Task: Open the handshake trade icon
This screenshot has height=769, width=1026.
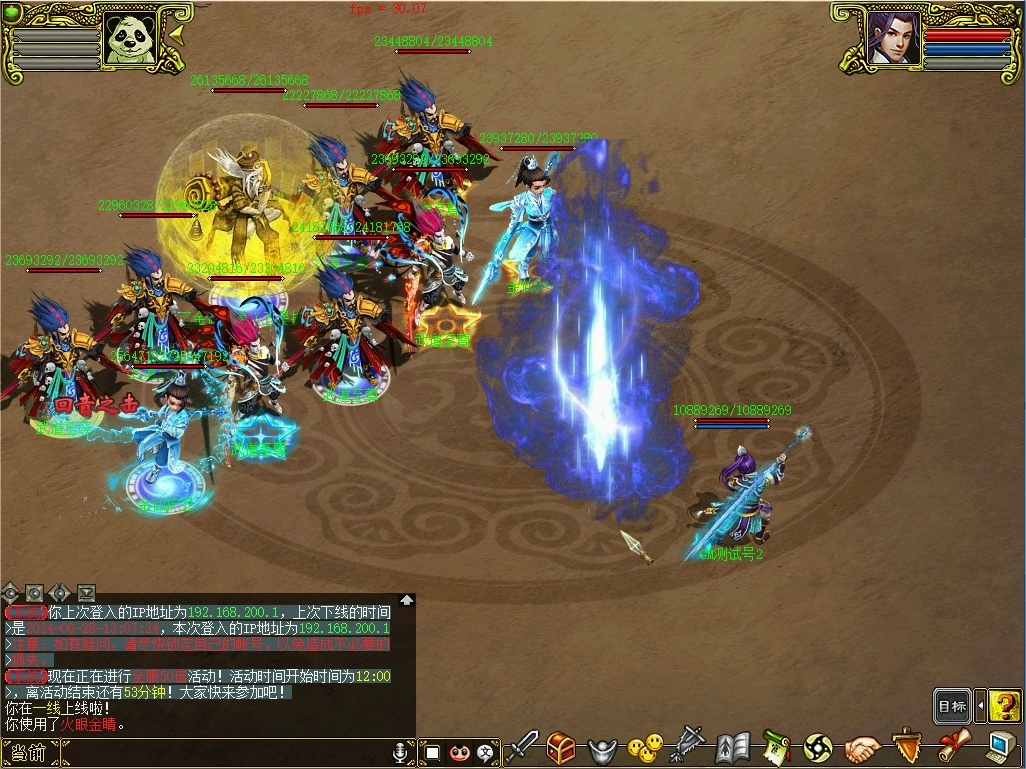Action: pos(862,747)
